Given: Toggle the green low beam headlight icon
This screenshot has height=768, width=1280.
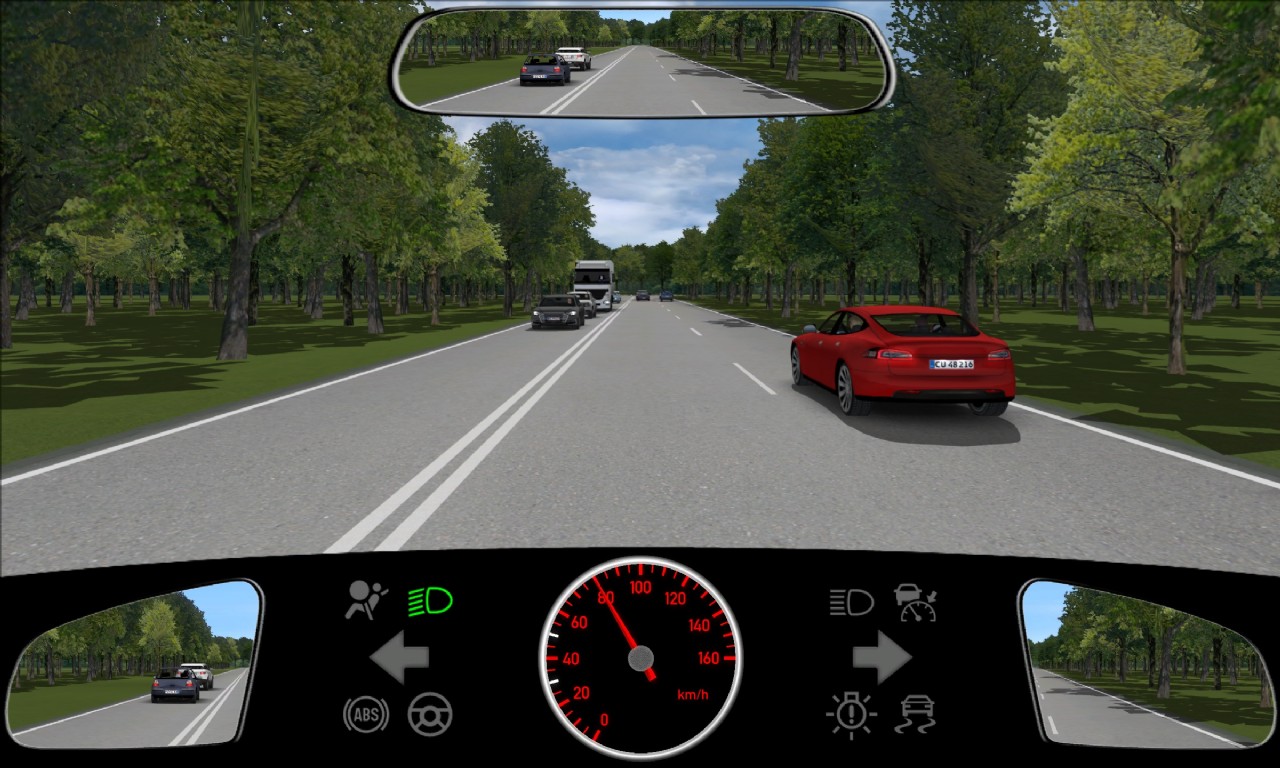Looking at the screenshot, I should (430, 601).
